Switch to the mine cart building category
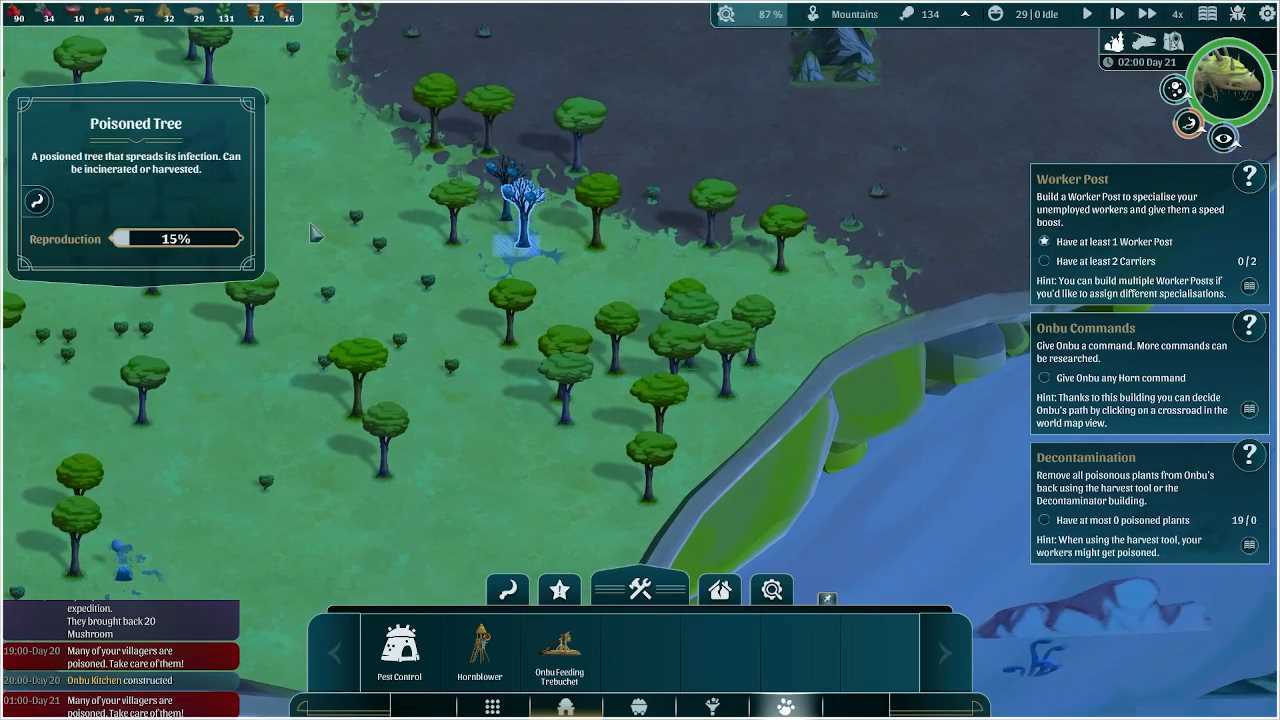 point(639,708)
